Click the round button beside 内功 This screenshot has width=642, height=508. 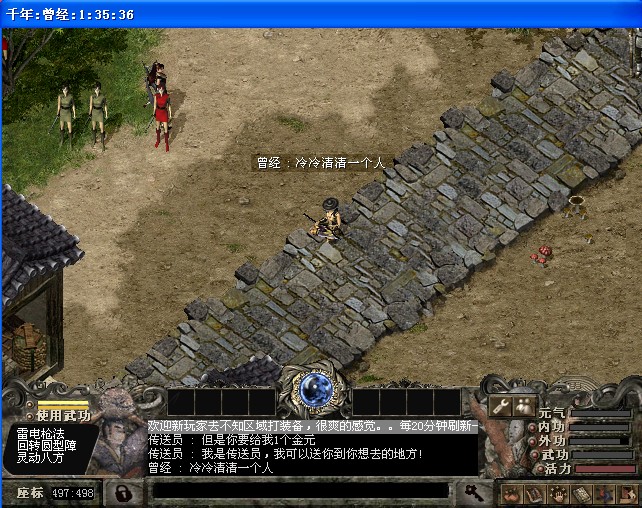[x=533, y=427]
